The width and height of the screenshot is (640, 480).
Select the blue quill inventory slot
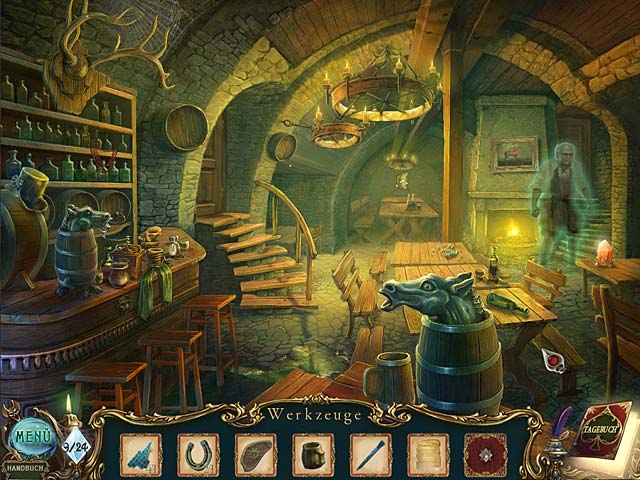click(x=371, y=454)
